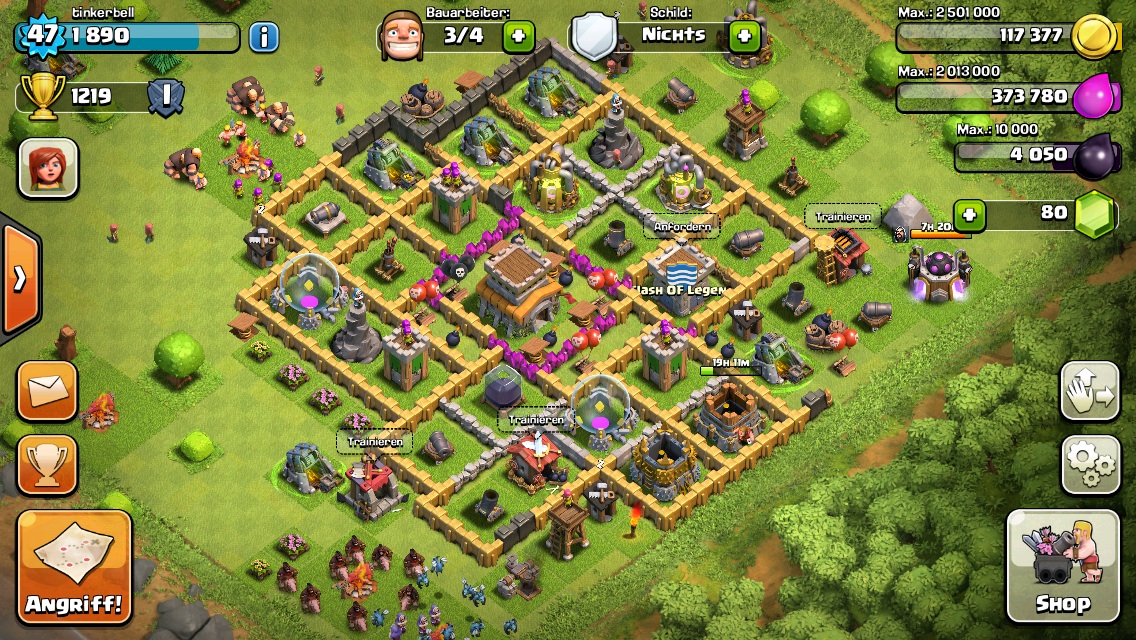Expand the orange side arrow panel

click(19, 278)
